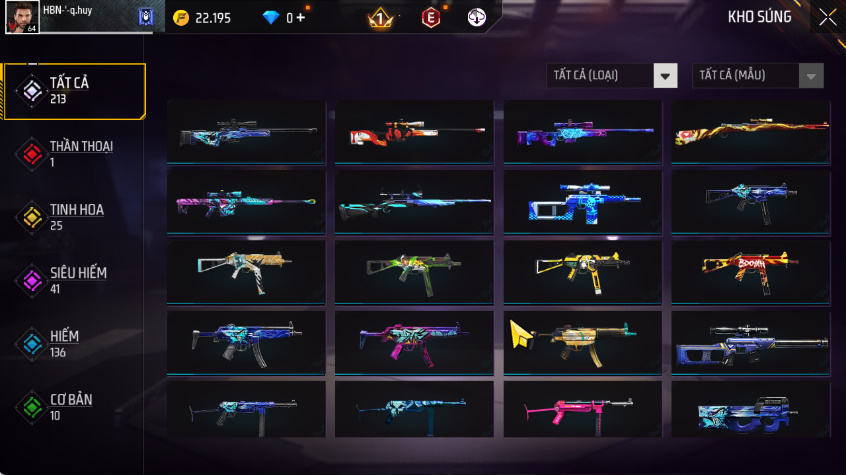
Task: Select the red and white sniper skin
Action: pyautogui.click(x=414, y=132)
